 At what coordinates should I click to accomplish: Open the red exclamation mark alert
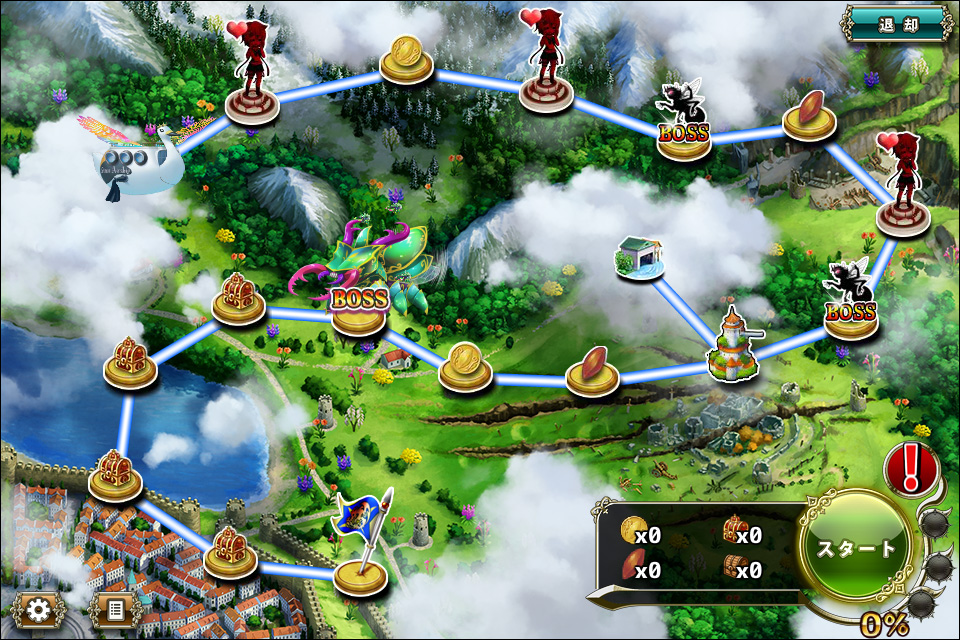(x=911, y=467)
